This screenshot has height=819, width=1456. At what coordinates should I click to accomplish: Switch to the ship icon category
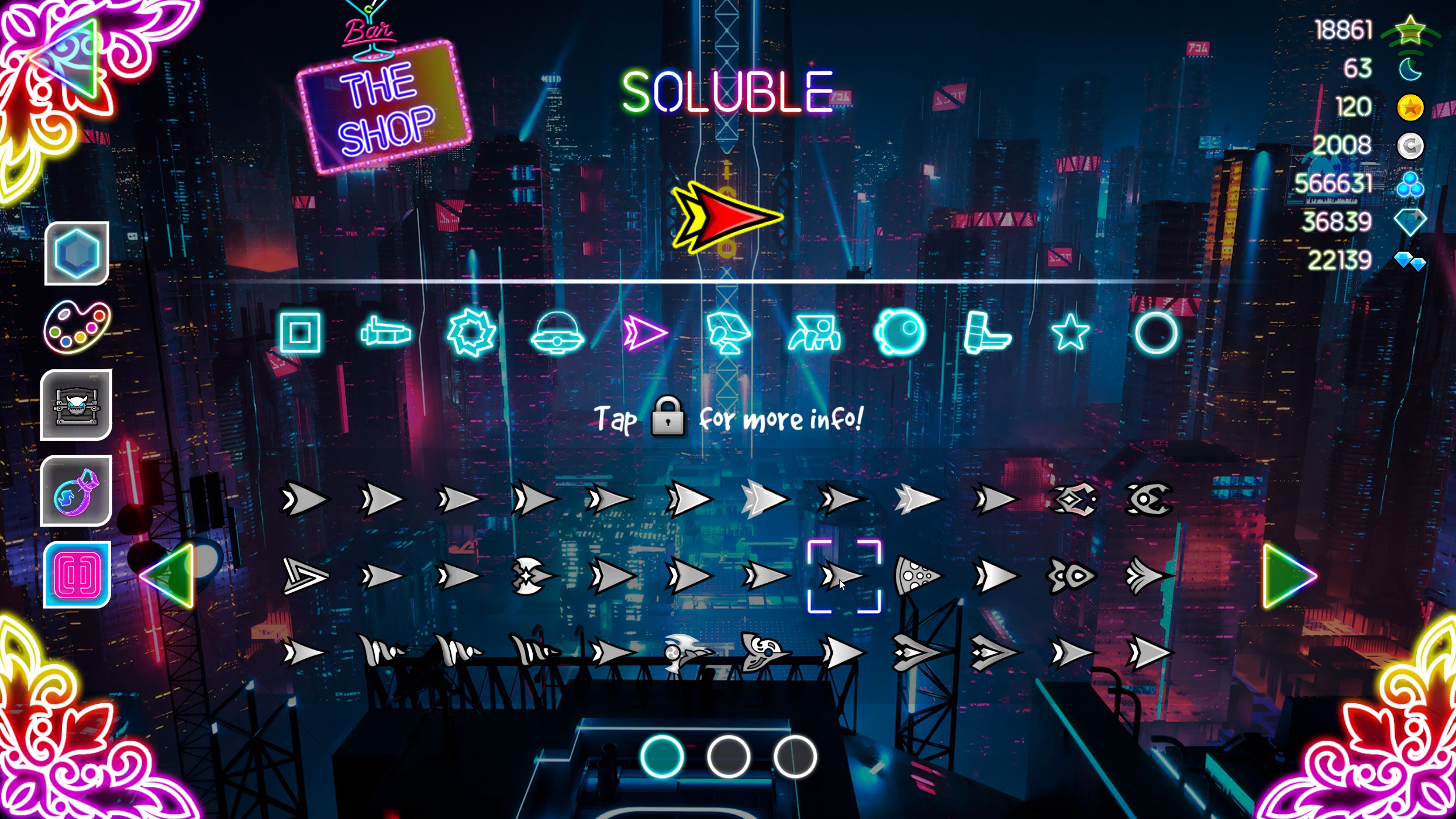pos(385,333)
